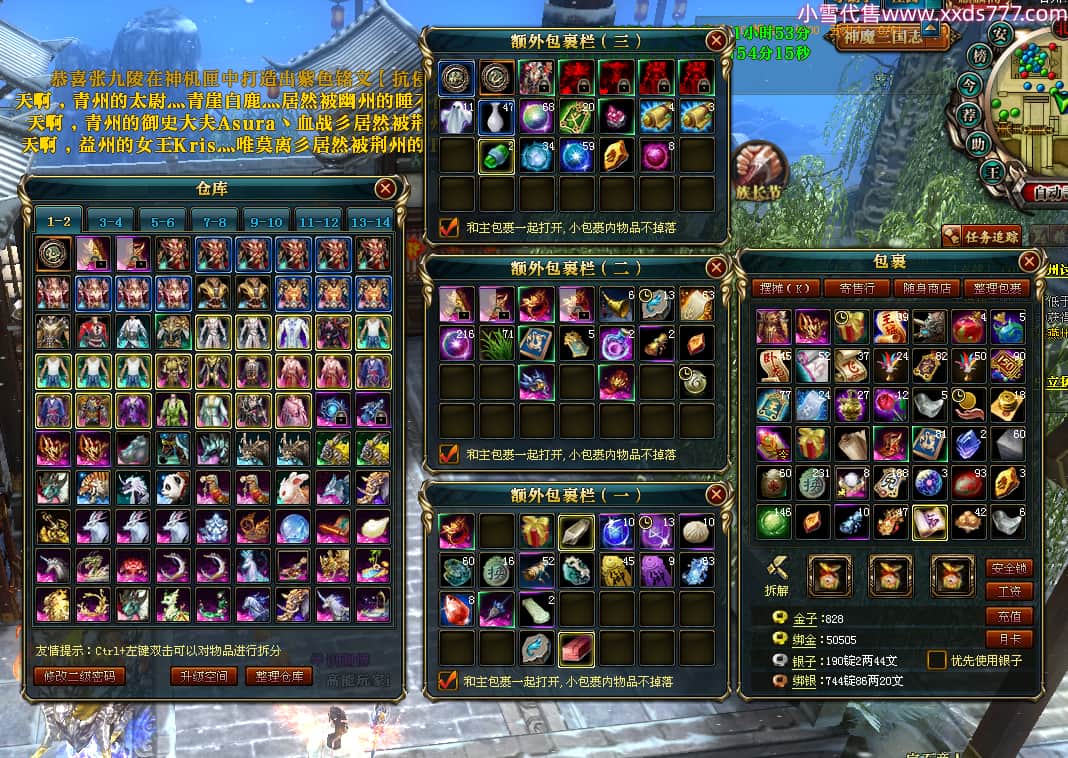Close the 额外包裹栏（三）window

point(716,40)
